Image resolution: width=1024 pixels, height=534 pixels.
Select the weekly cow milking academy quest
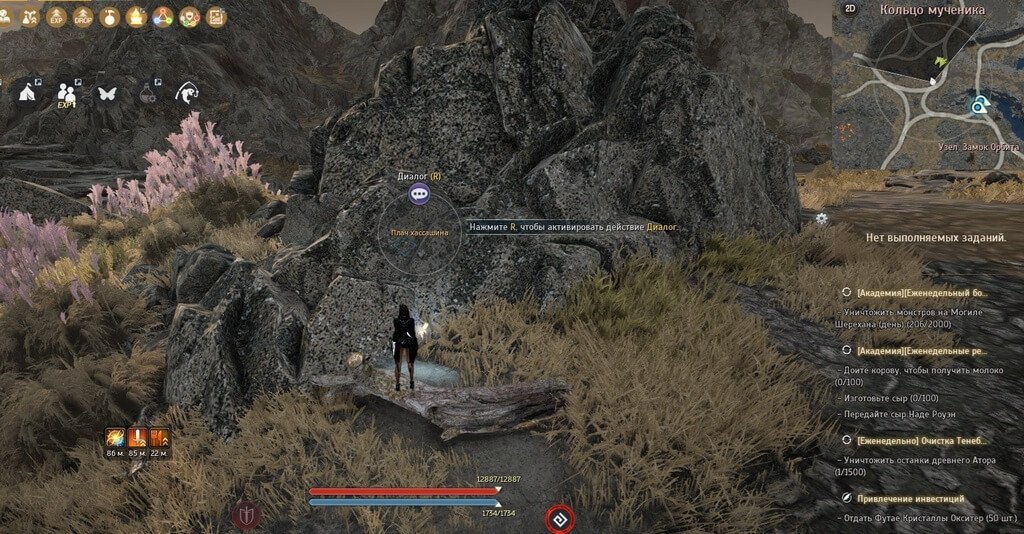click(x=921, y=351)
